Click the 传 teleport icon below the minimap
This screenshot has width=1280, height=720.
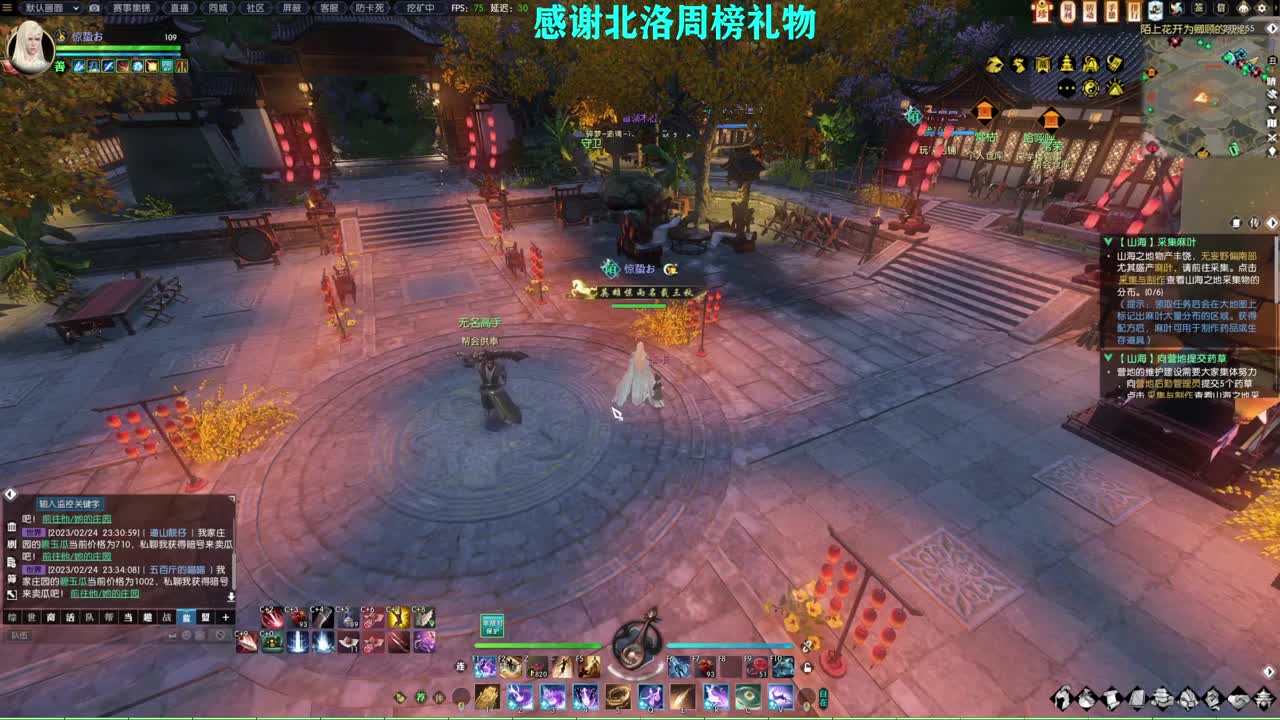click(1253, 222)
